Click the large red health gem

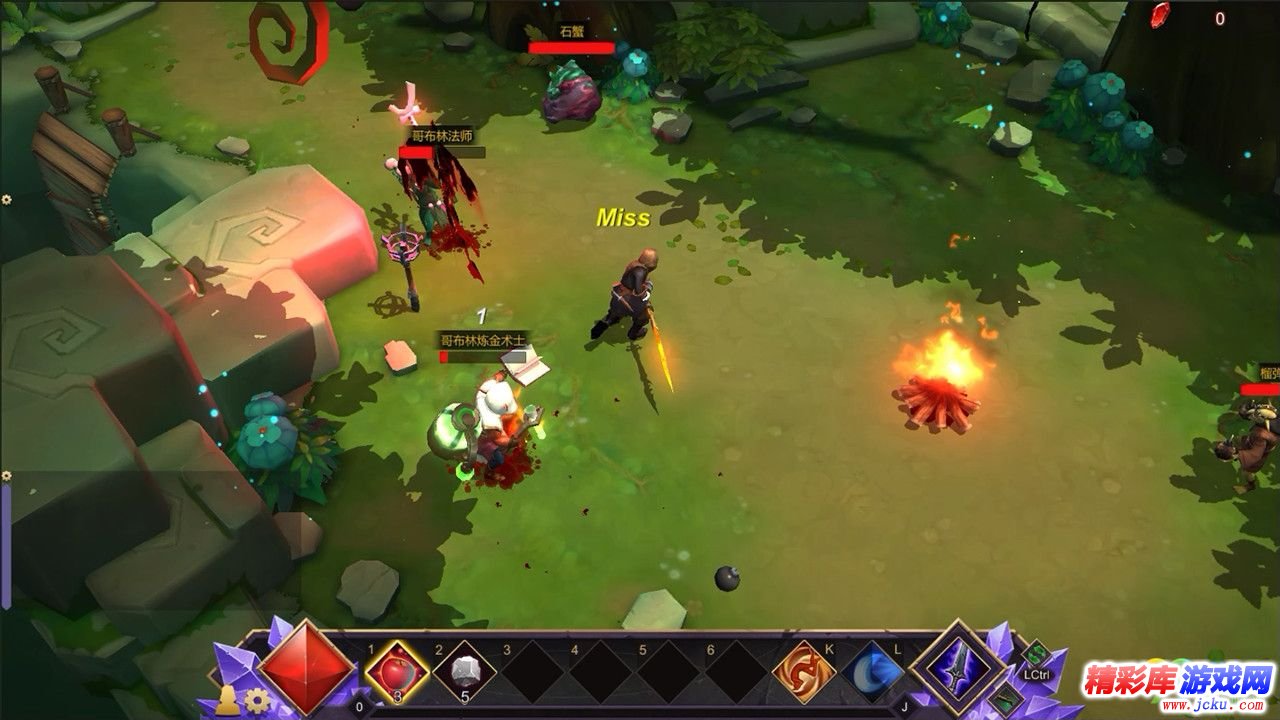307,667
